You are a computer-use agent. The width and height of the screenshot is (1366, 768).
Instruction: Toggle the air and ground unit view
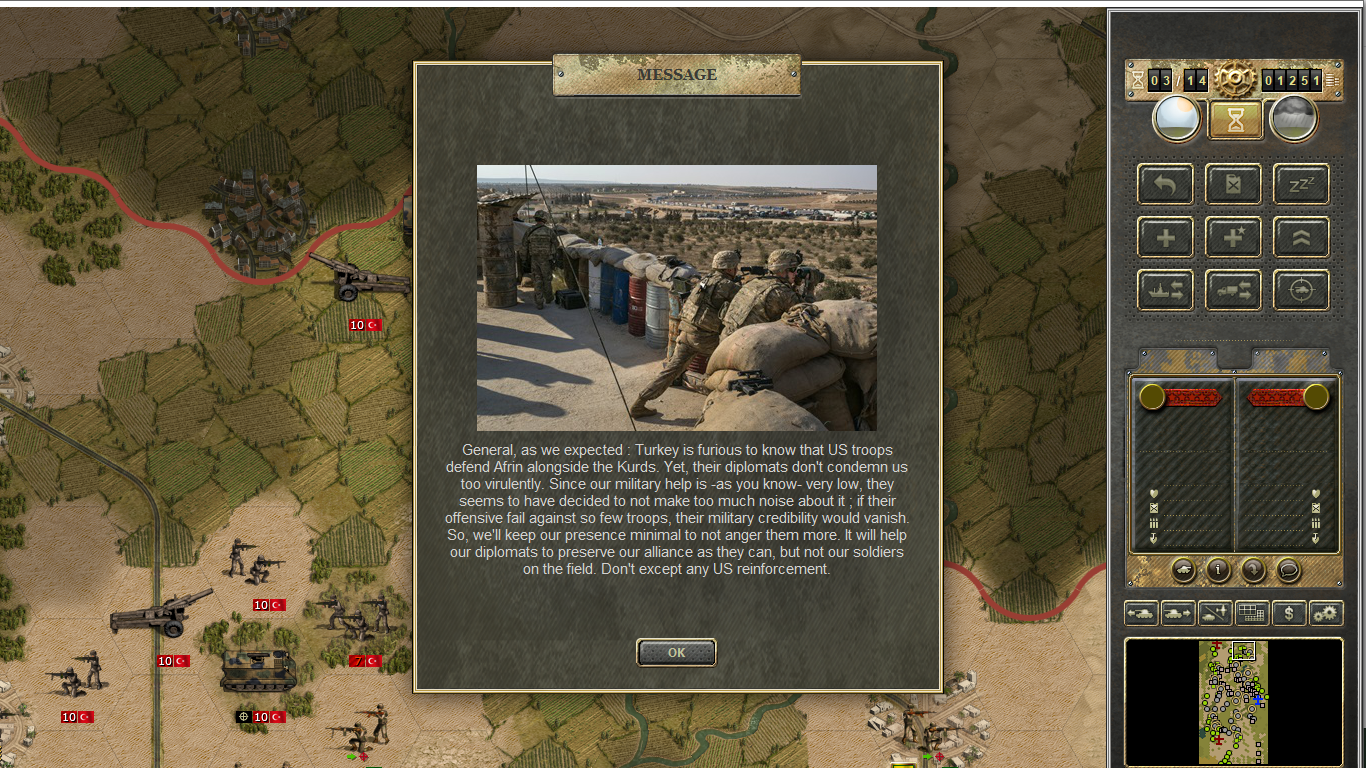1215,613
